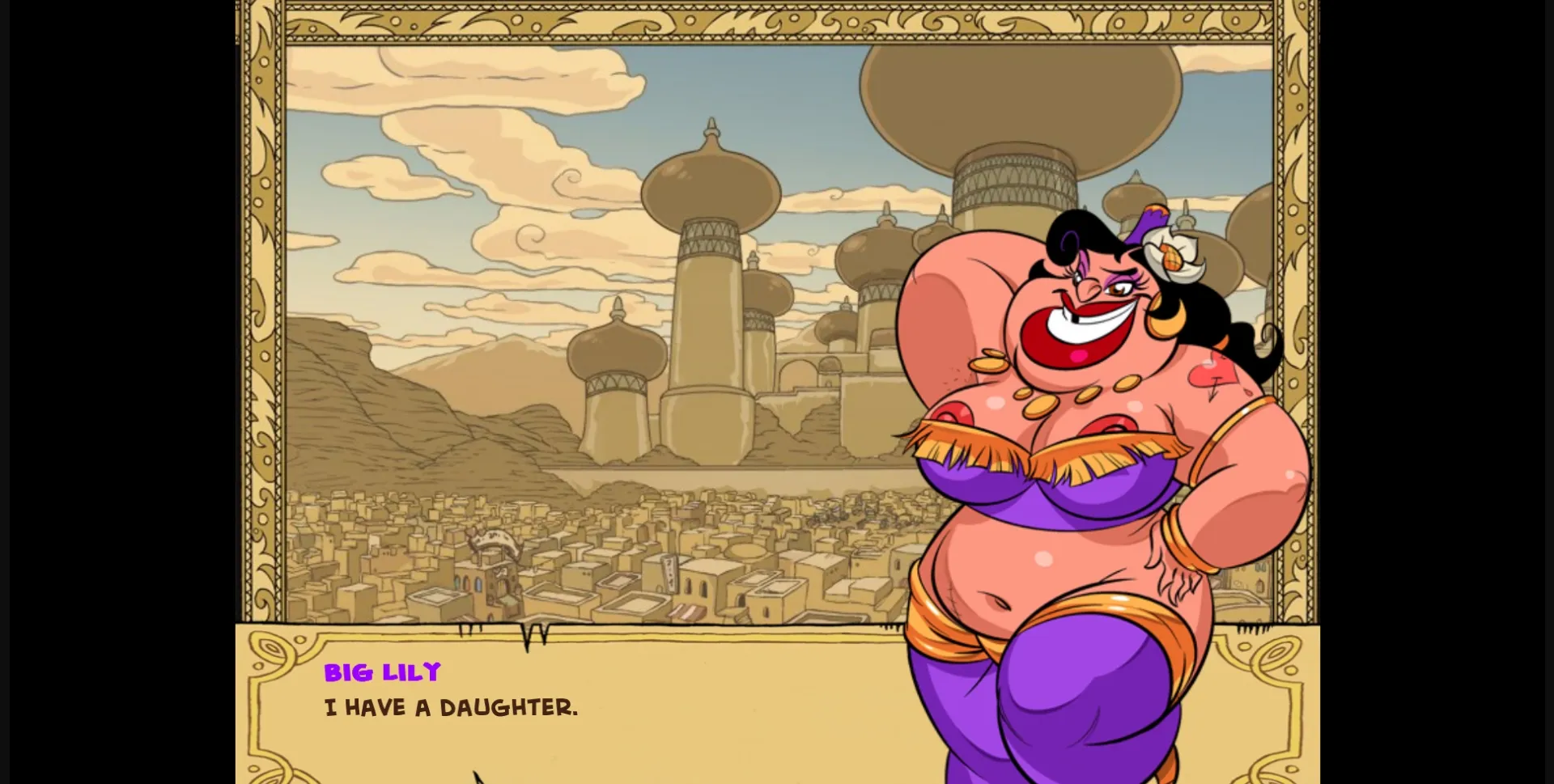Image resolution: width=1554 pixels, height=784 pixels.
Task: Click the dialogue text to advance
Action: pyautogui.click(x=449, y=706)
